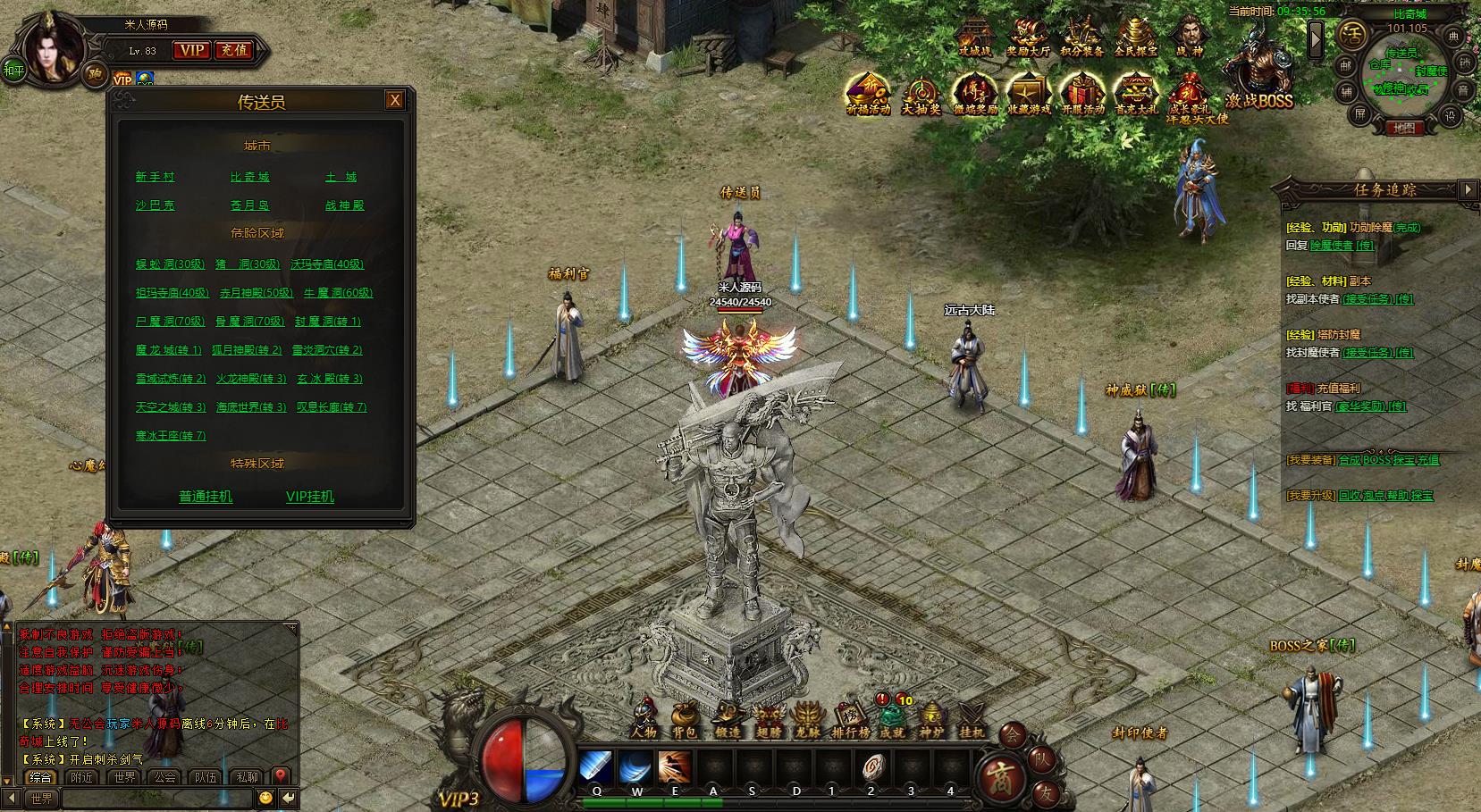
Task: Open the 攻城战 siege event icon
Action: 974,38
